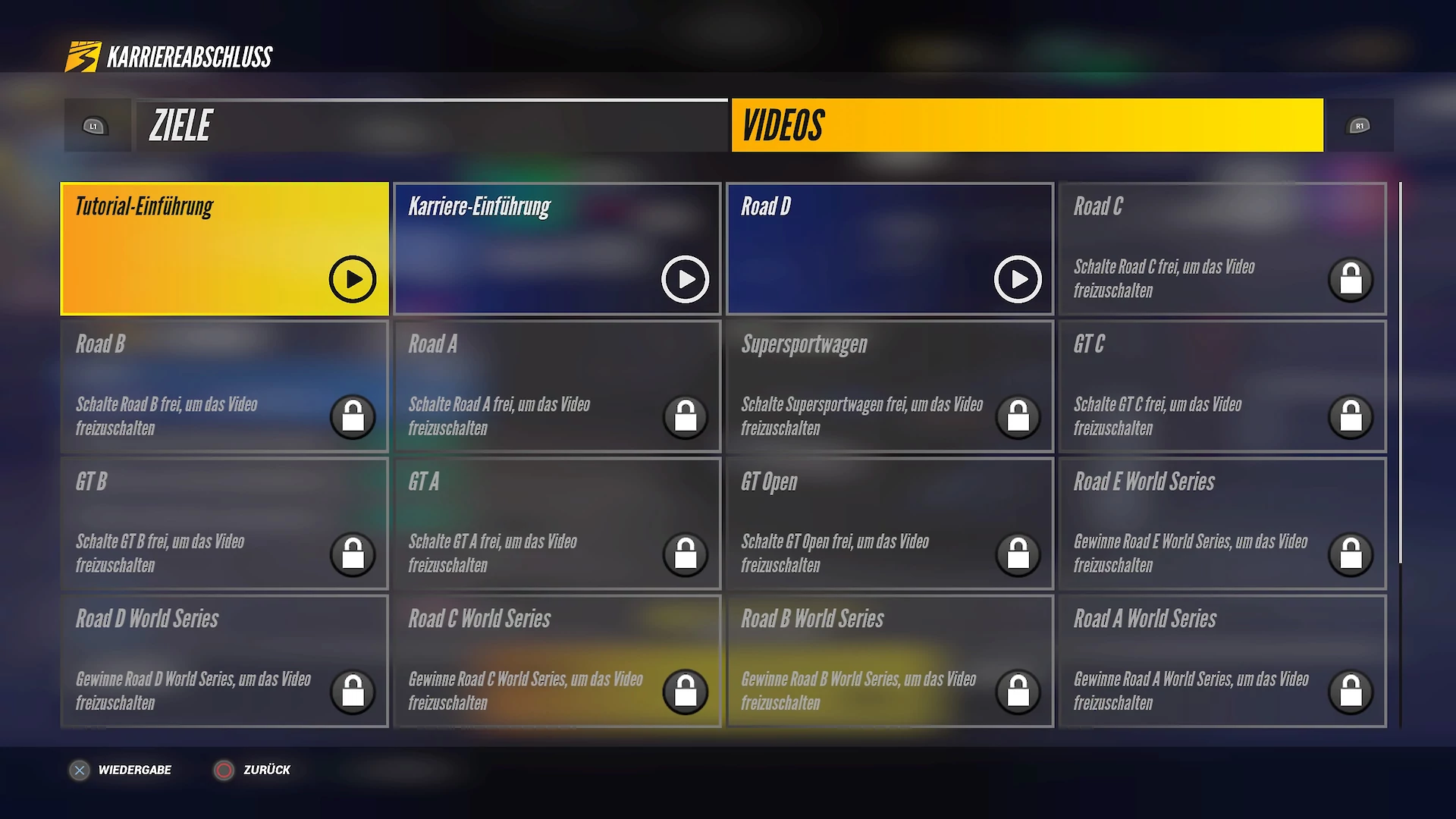Choose the Road D World Series tile

pos(224,661)
